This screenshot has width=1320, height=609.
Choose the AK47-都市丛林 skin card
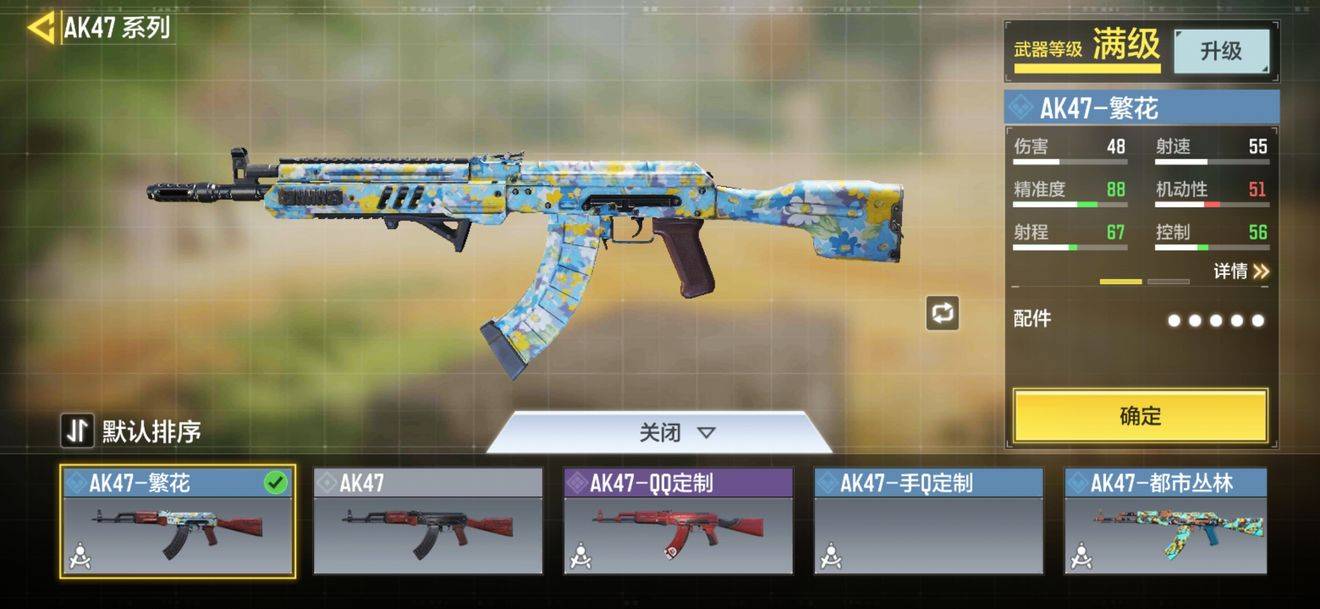coord(1166,522)
